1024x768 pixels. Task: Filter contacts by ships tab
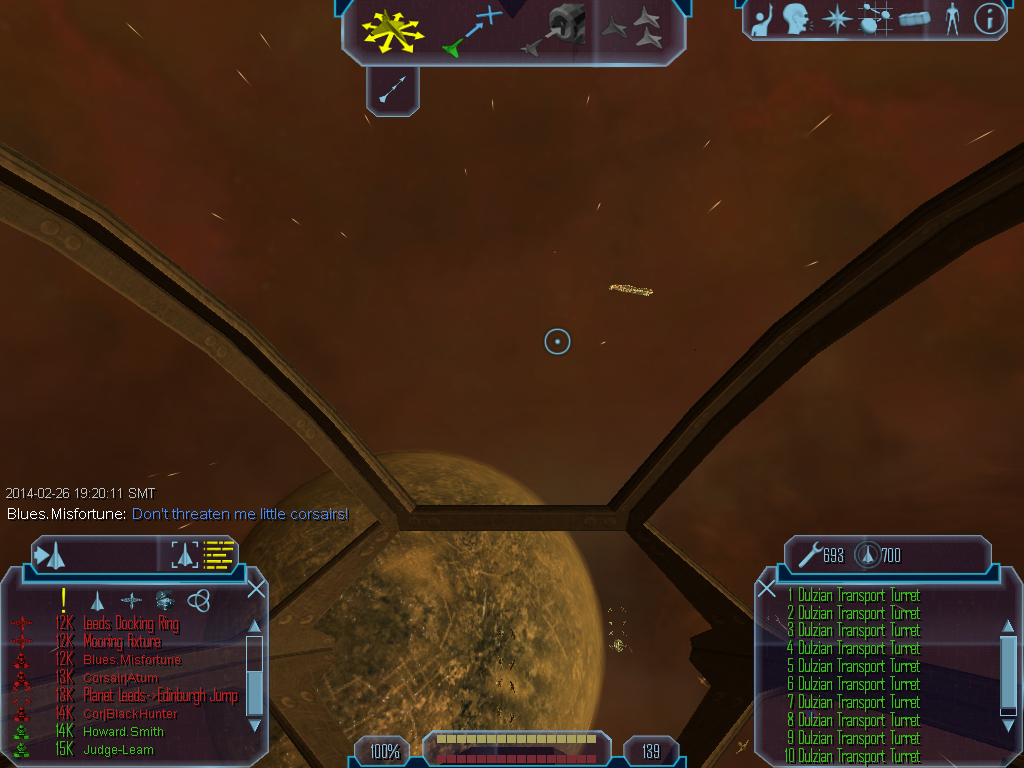(97, 600)
